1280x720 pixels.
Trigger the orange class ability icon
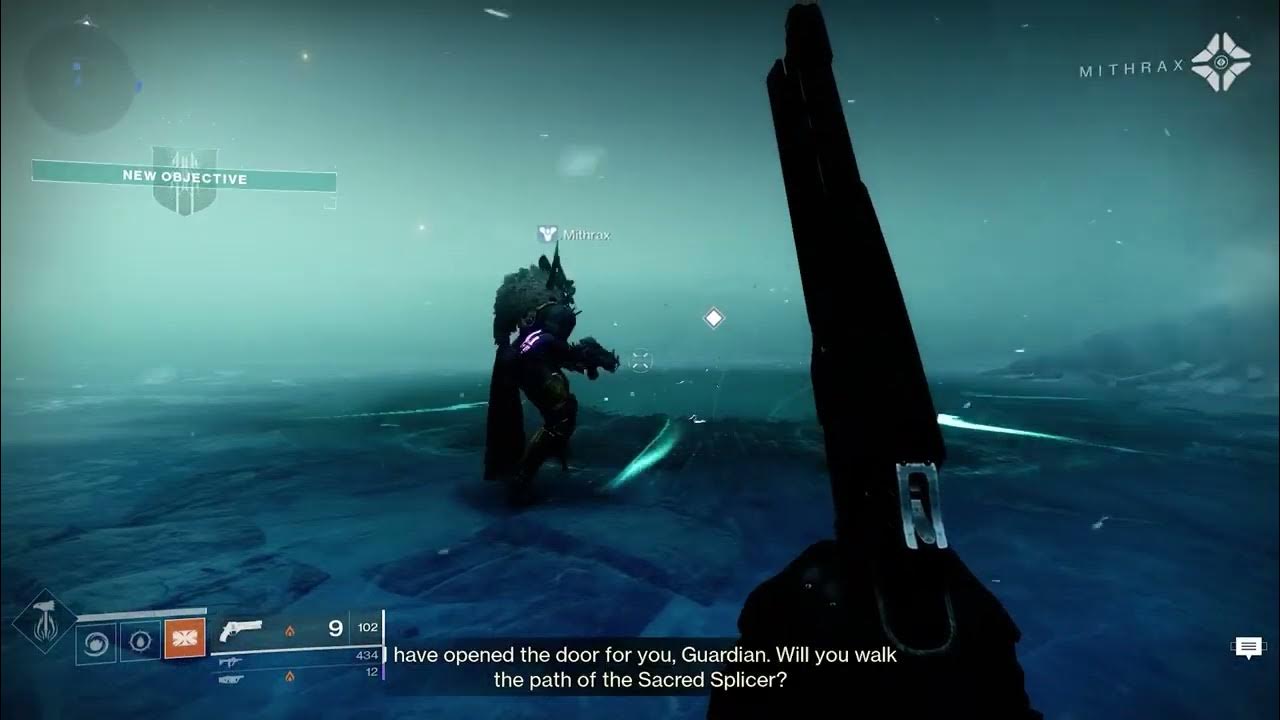(x=185, y=639)
